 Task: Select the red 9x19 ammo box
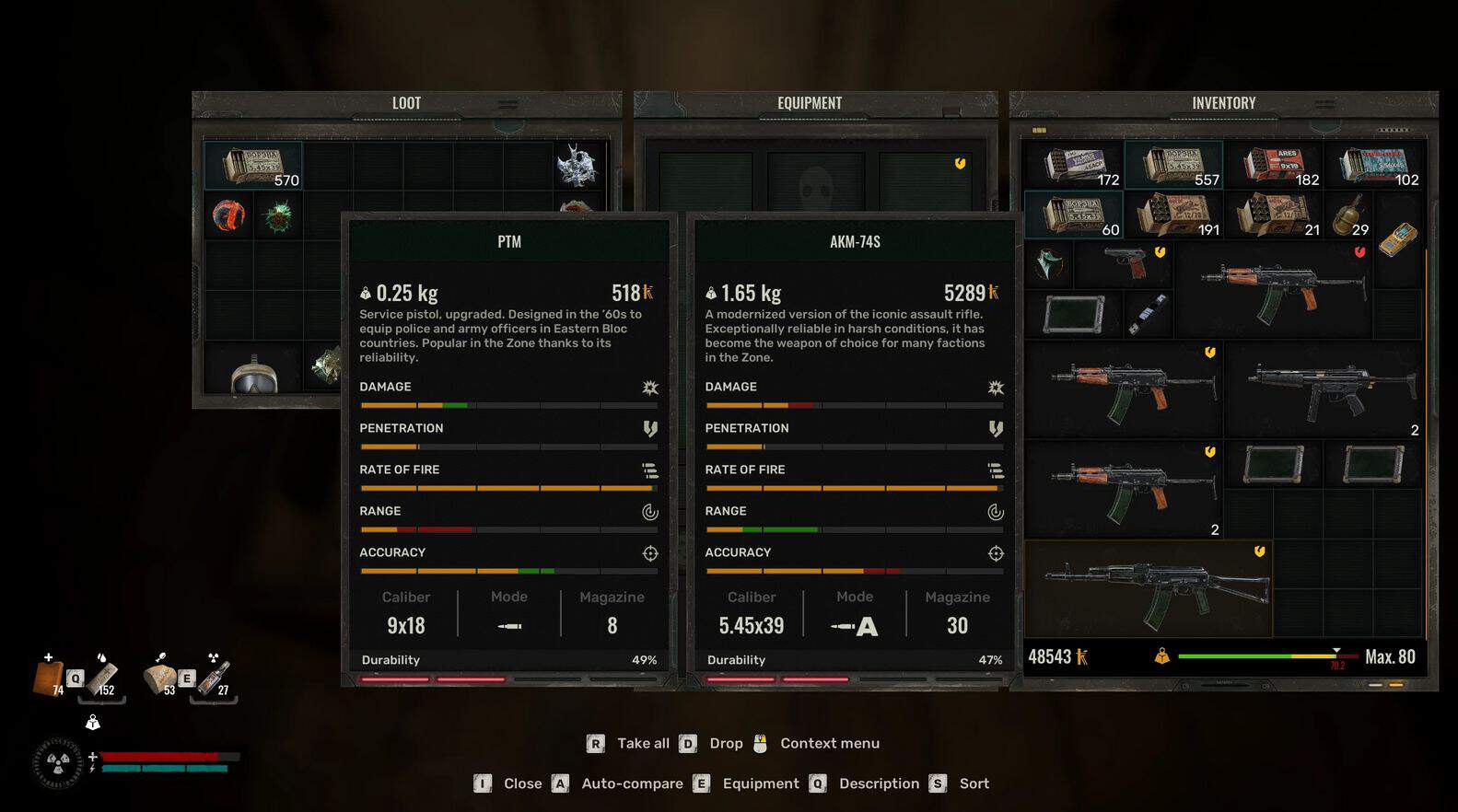[x=1273, y=166]
